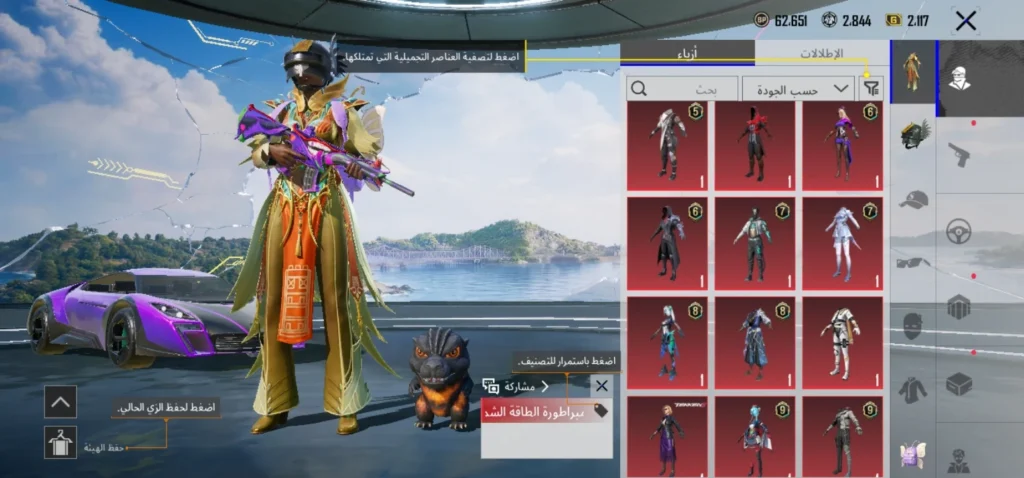Screen dimensions: 1024x478
Task: Open the purple backpack category
Action: tap(913, 453)
